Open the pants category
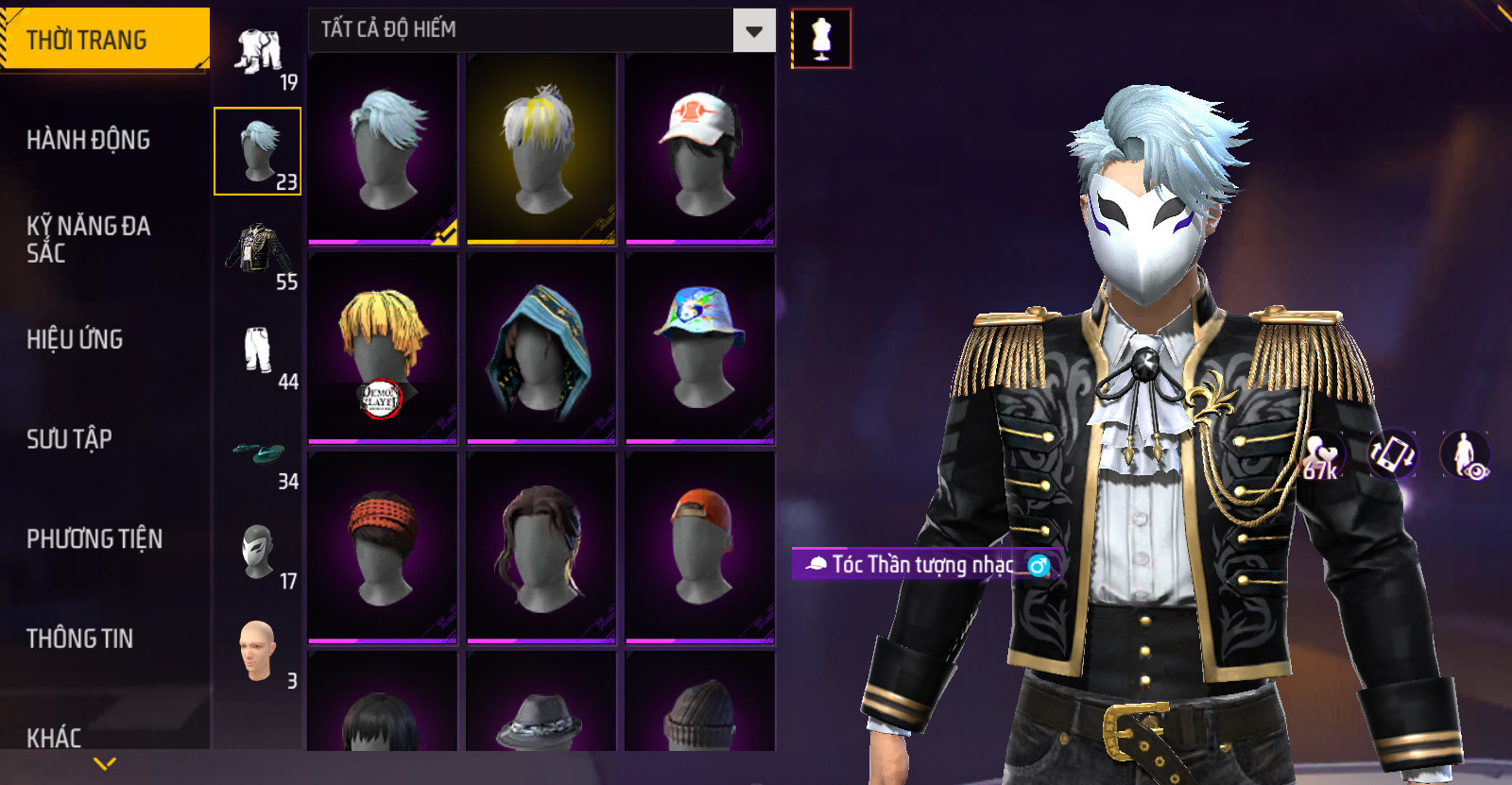The height and width of the screenshot is (785, 1512). [x=257, y=351]
